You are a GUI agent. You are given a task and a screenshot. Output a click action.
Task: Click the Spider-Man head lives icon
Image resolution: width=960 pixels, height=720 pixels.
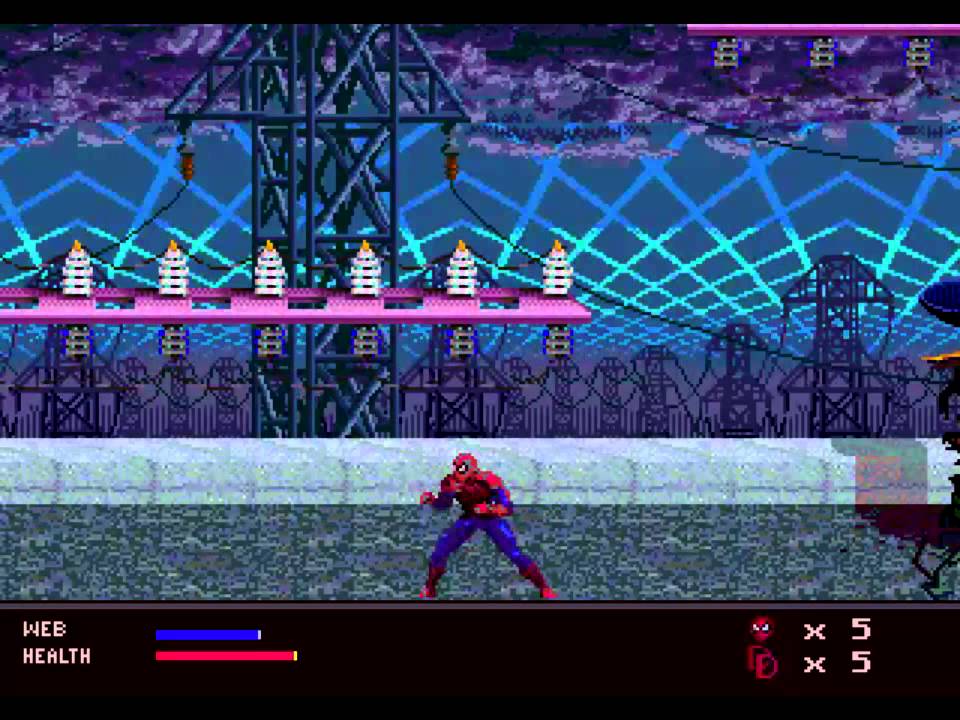pyautogui.click(x=762, y=629)
